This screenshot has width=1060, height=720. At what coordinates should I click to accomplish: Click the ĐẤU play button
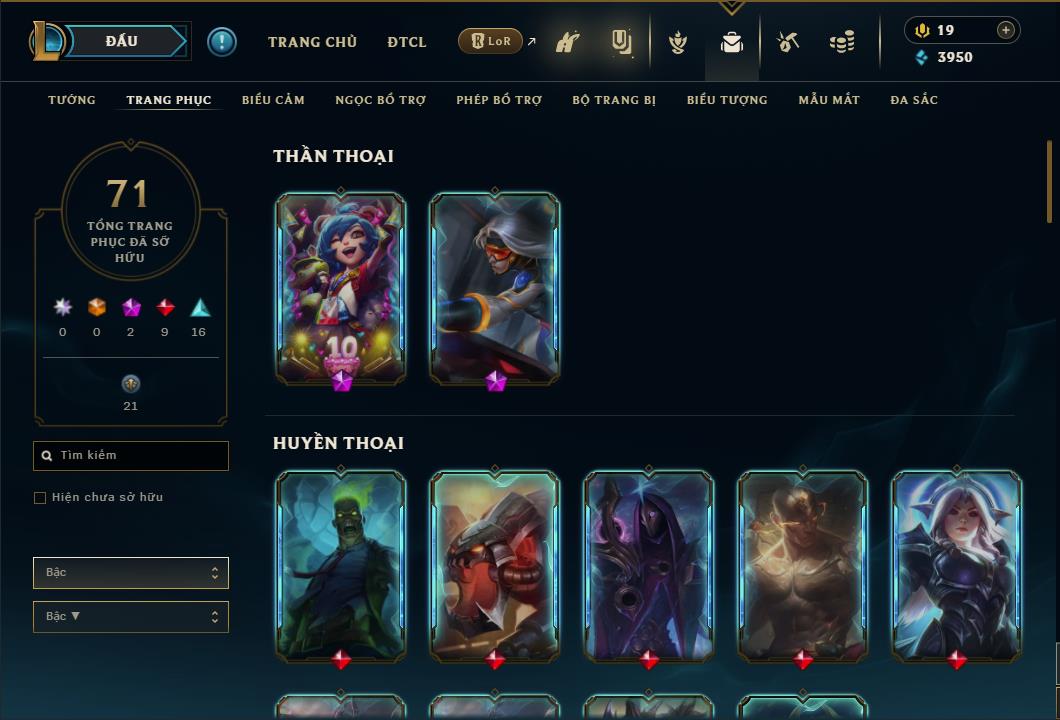pos(122,41)
